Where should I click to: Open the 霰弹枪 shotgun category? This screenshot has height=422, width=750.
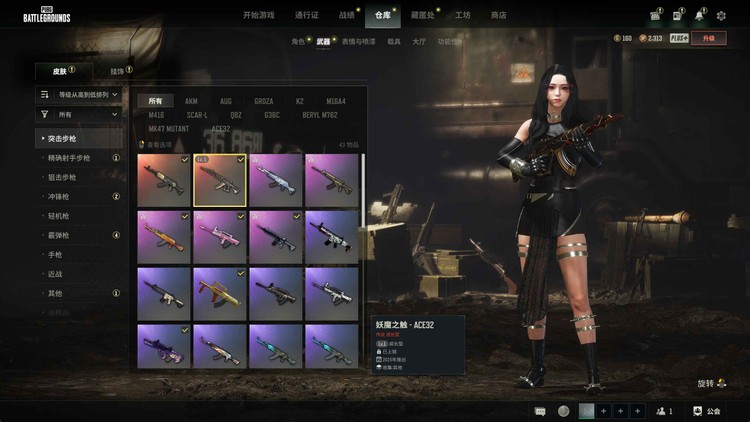coord(58,235)
